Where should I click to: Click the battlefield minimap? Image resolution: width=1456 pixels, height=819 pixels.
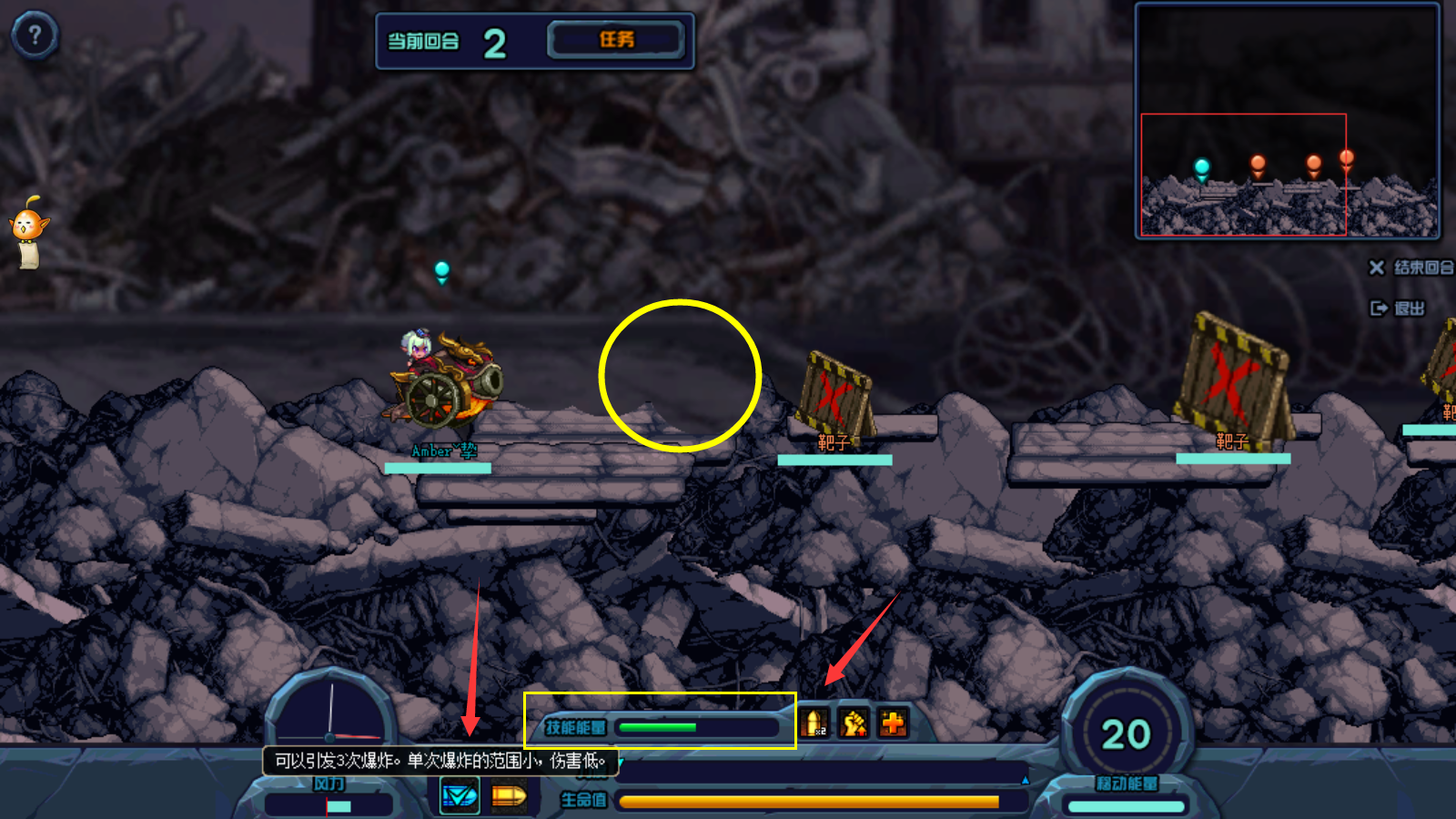click(x=1287, y=121)
